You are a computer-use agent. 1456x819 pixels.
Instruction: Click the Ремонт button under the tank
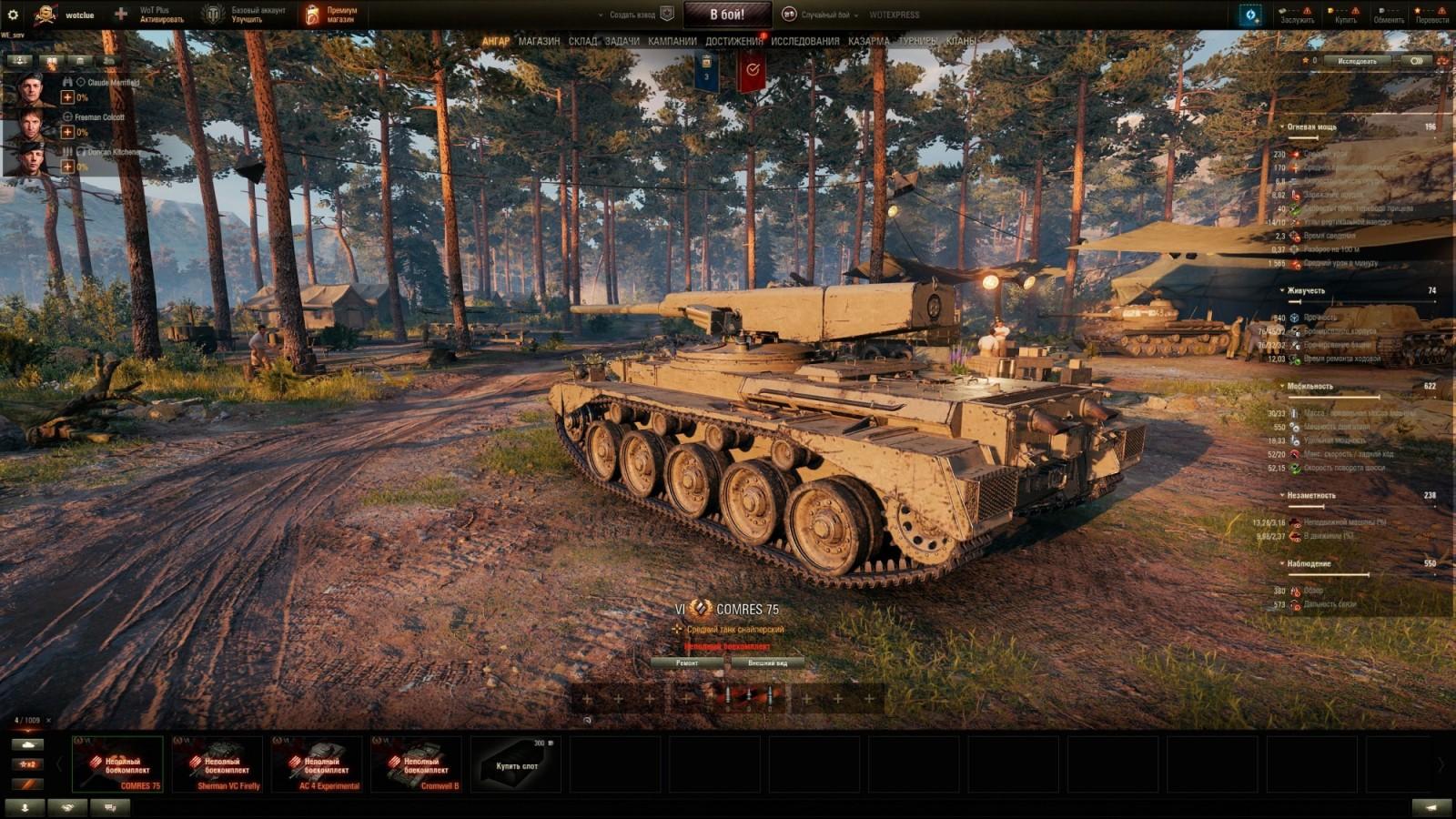pyautogui.click(x=689, y=662)
